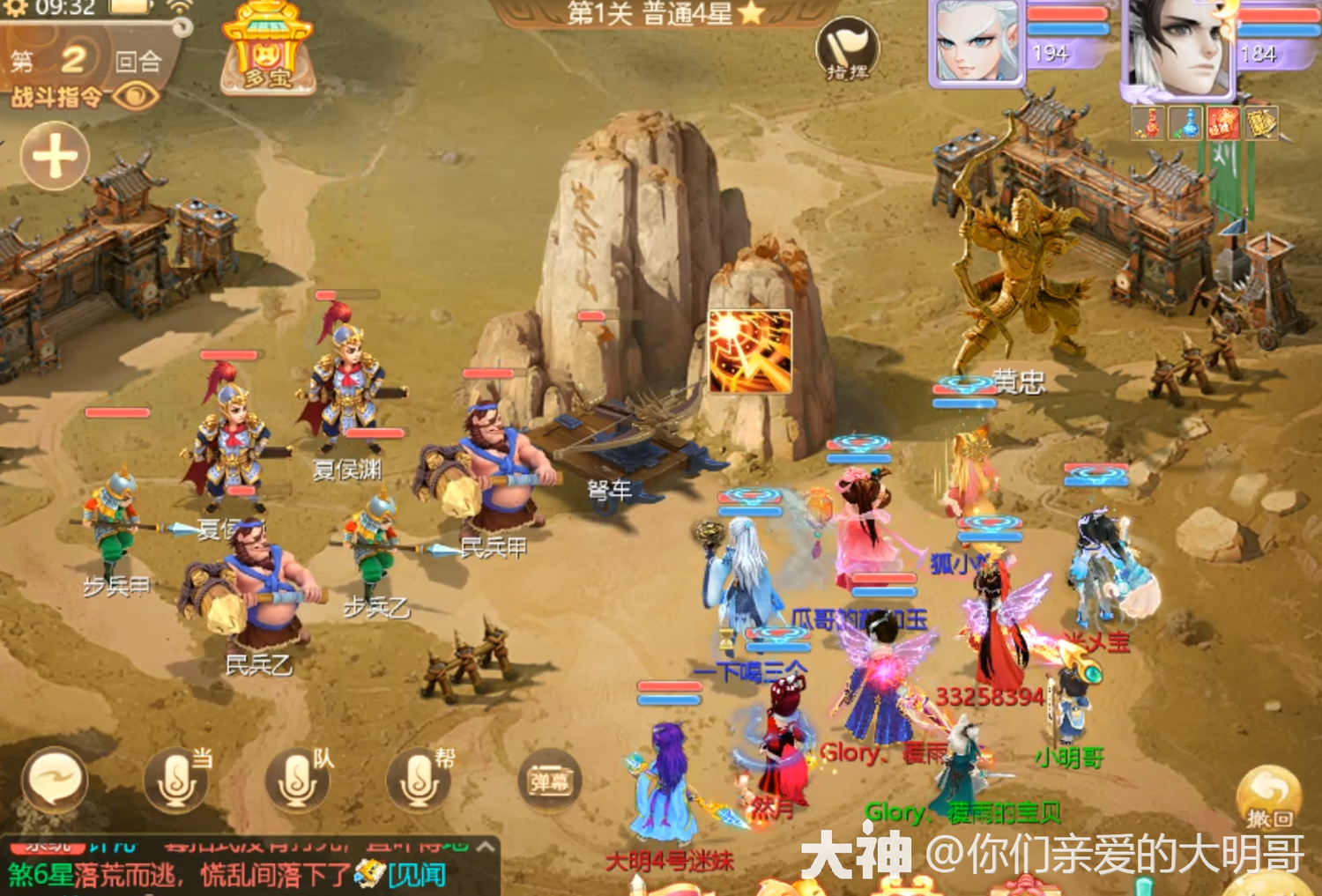Activate the 帮 guild voice microphone
1322x896 pixels.
coord(419,781)
